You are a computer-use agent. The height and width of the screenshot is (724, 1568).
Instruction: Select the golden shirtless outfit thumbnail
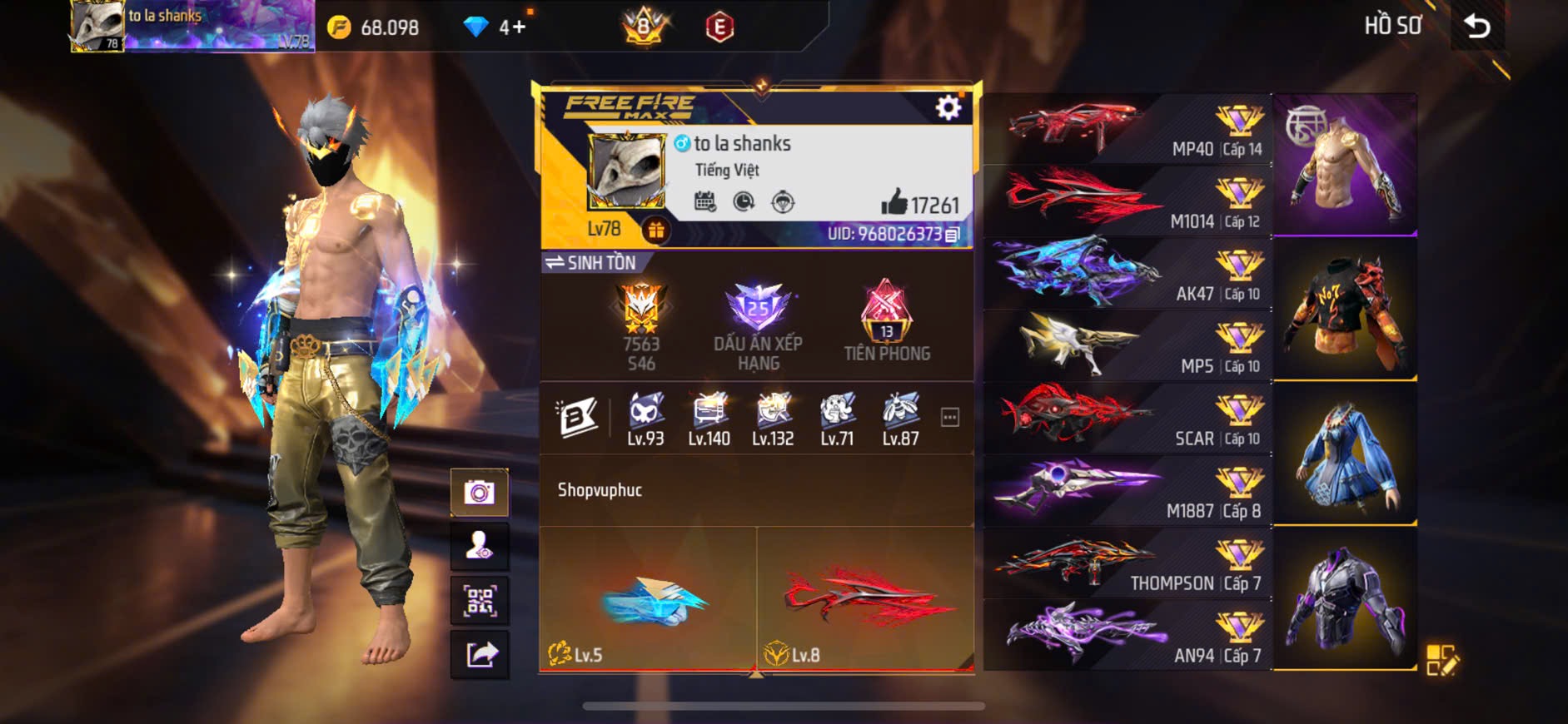(1344, 164)
